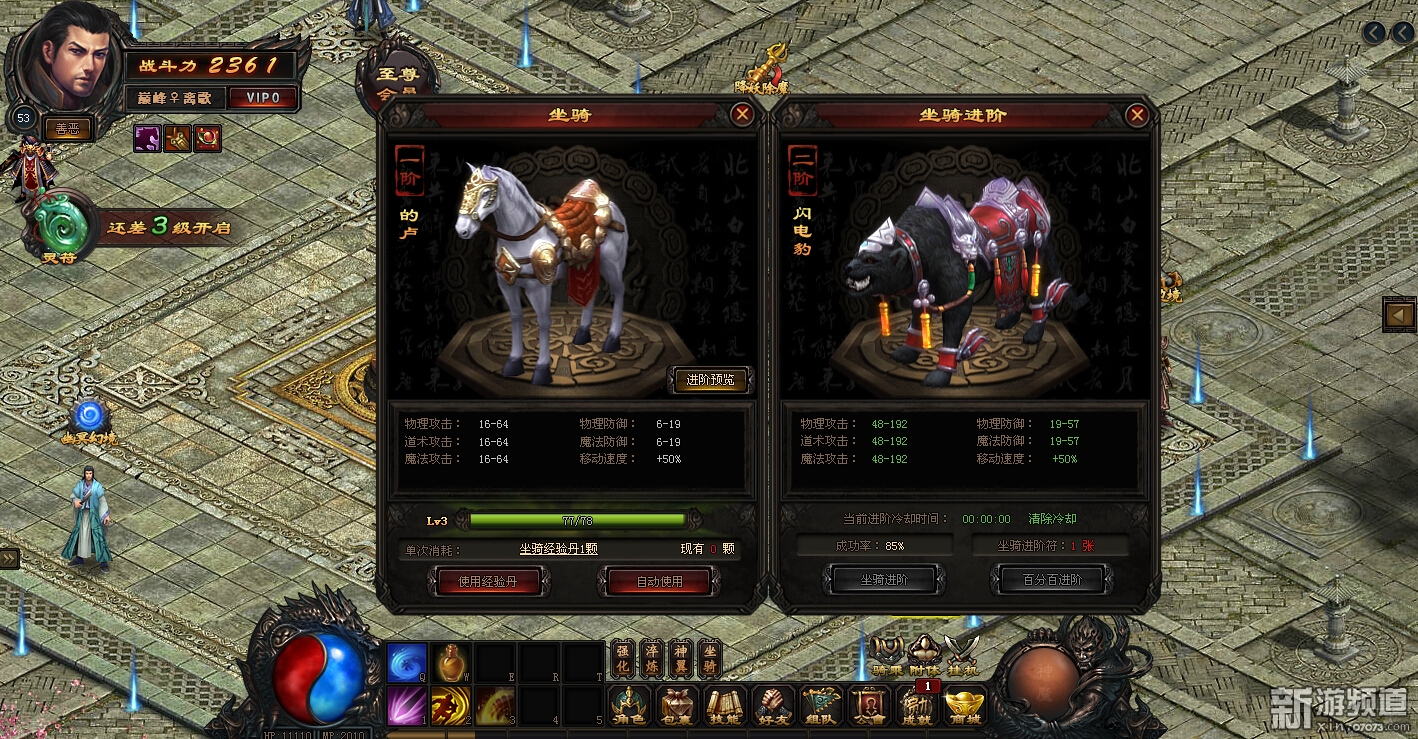Activate the blue swirl skill in slot Q

click(407, 662)
